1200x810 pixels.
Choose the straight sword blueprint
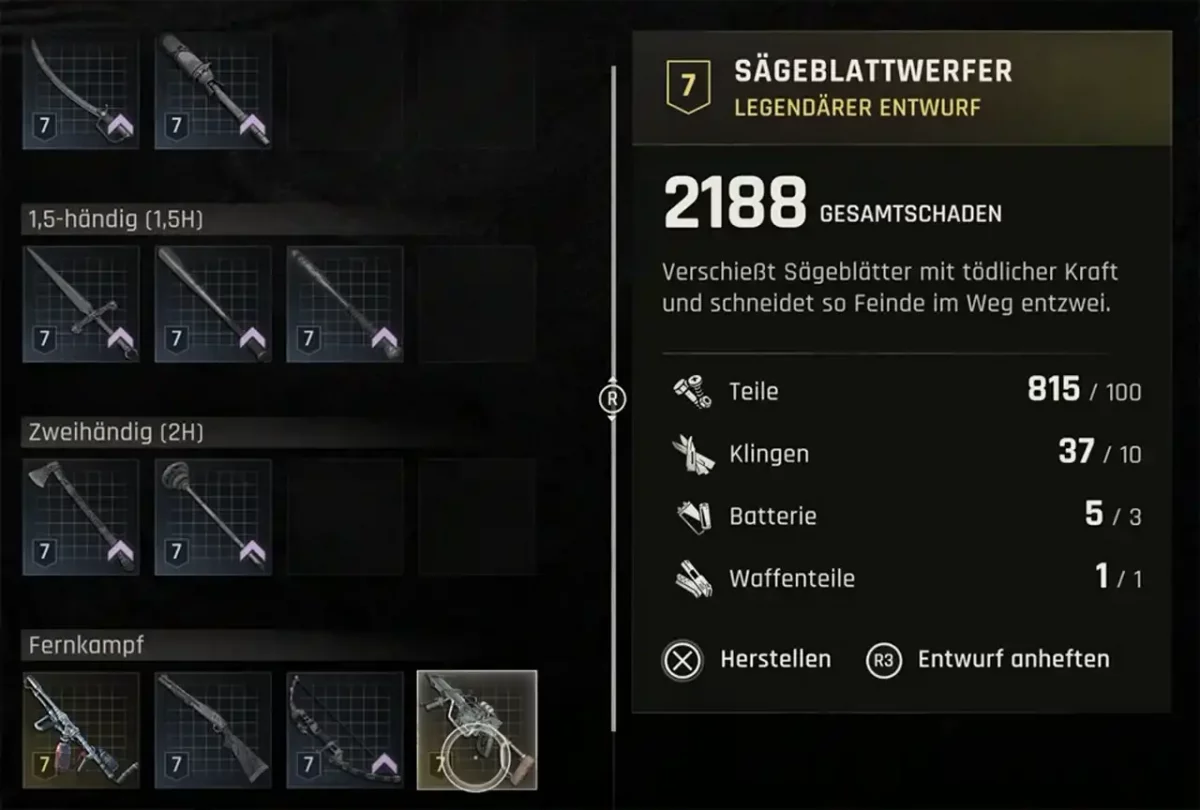tap(81, 303)
